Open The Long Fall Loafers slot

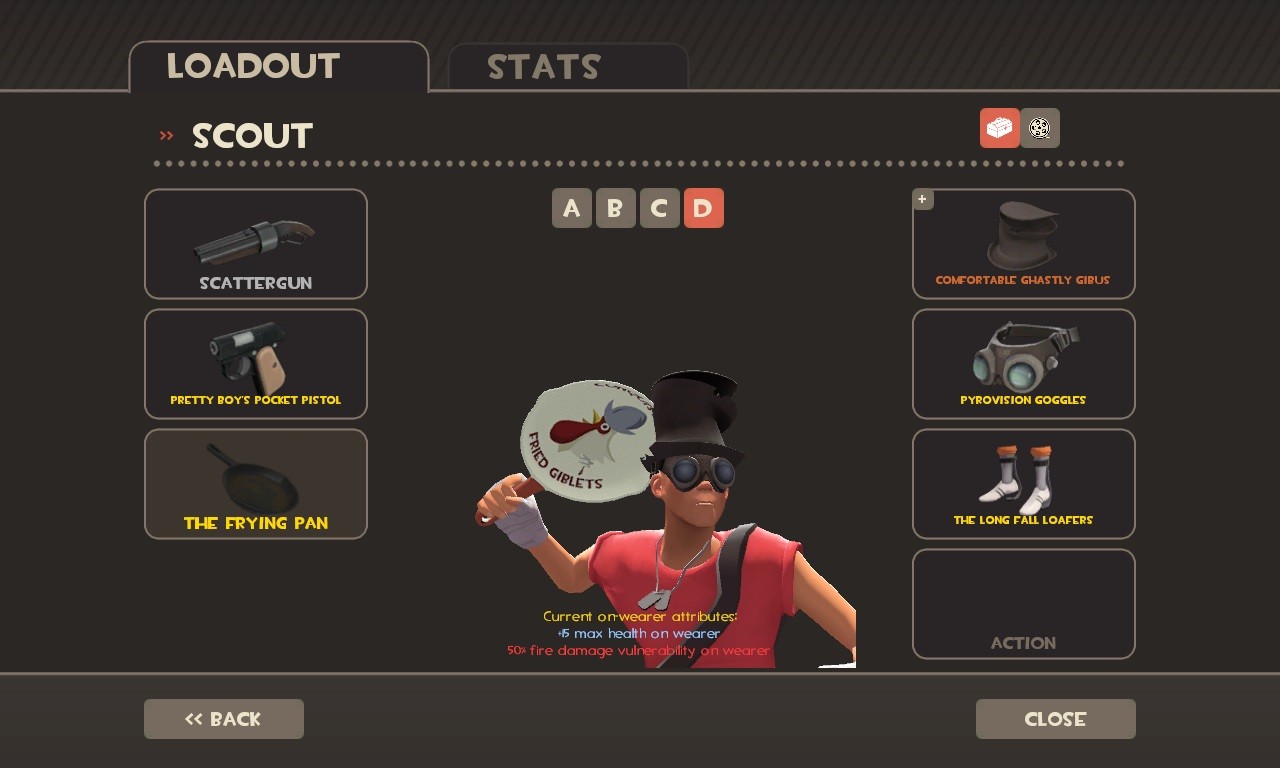[x=1023, y=483]
